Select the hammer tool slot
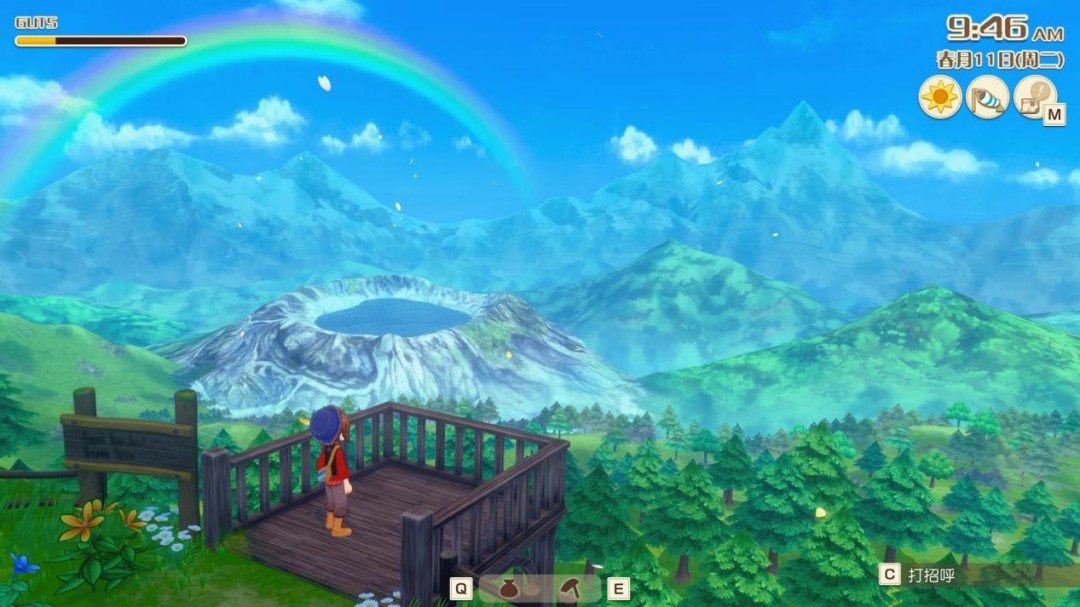The height and width of the screenshot is (607, 1080). [571, 588]
